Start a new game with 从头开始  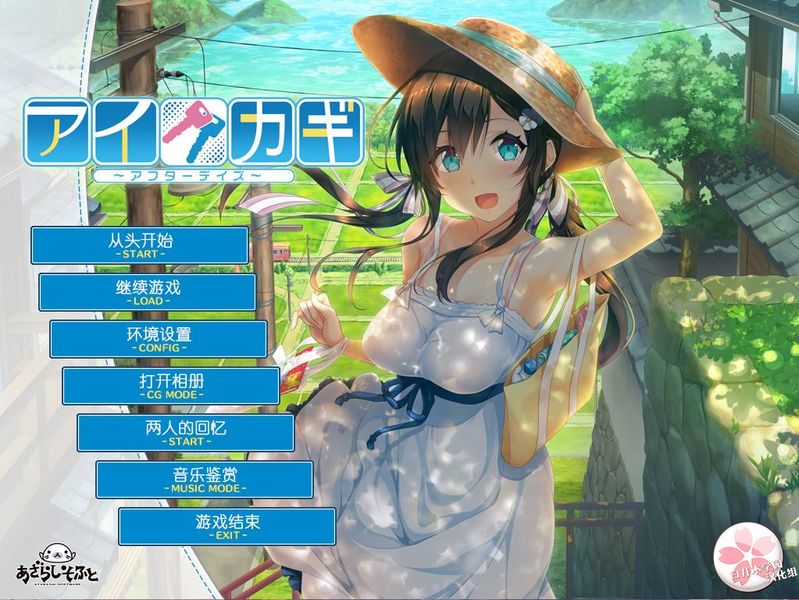click(x=140, y=245)
